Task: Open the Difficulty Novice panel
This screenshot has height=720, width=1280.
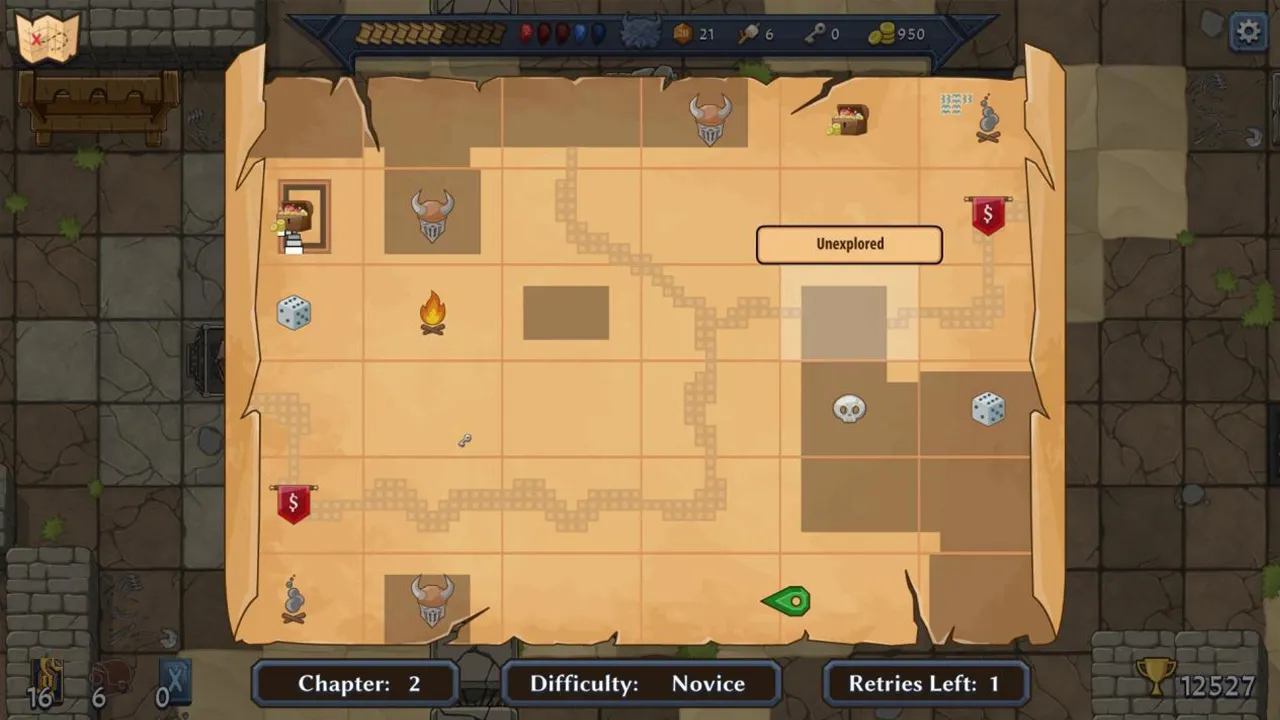Action: (640, 684)
